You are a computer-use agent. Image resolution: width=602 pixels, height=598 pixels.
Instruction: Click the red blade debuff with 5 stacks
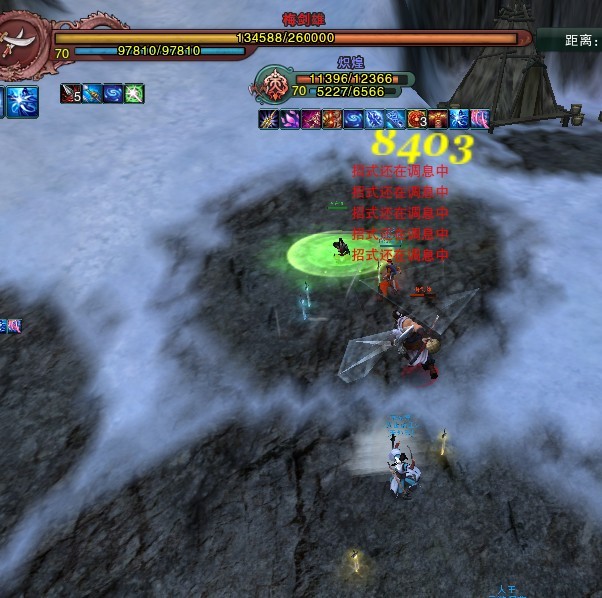tap(71, 94)
